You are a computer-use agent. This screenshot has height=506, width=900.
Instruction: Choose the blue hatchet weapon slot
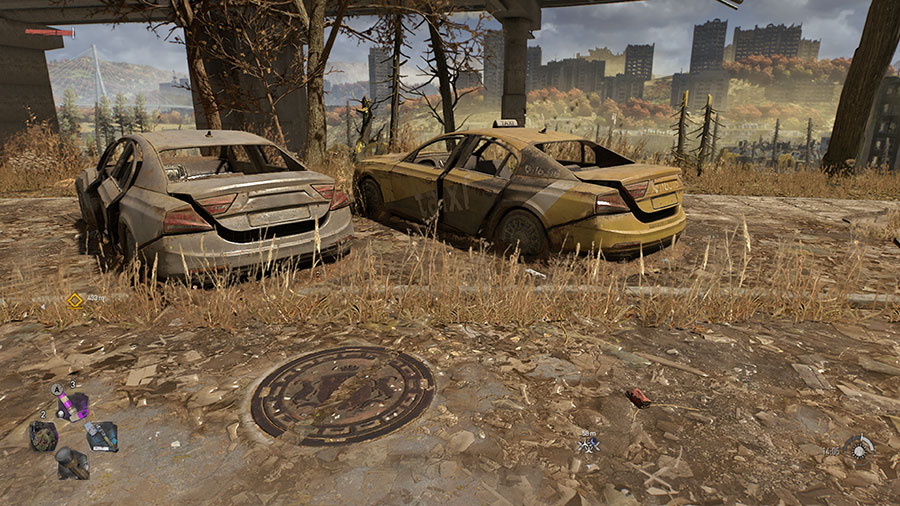pos(101,435)
